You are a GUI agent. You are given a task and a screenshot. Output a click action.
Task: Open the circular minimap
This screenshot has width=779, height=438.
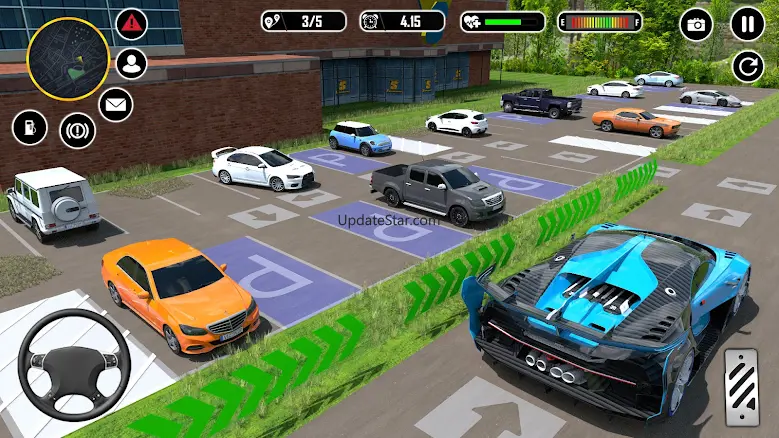[x=67, y=58]
